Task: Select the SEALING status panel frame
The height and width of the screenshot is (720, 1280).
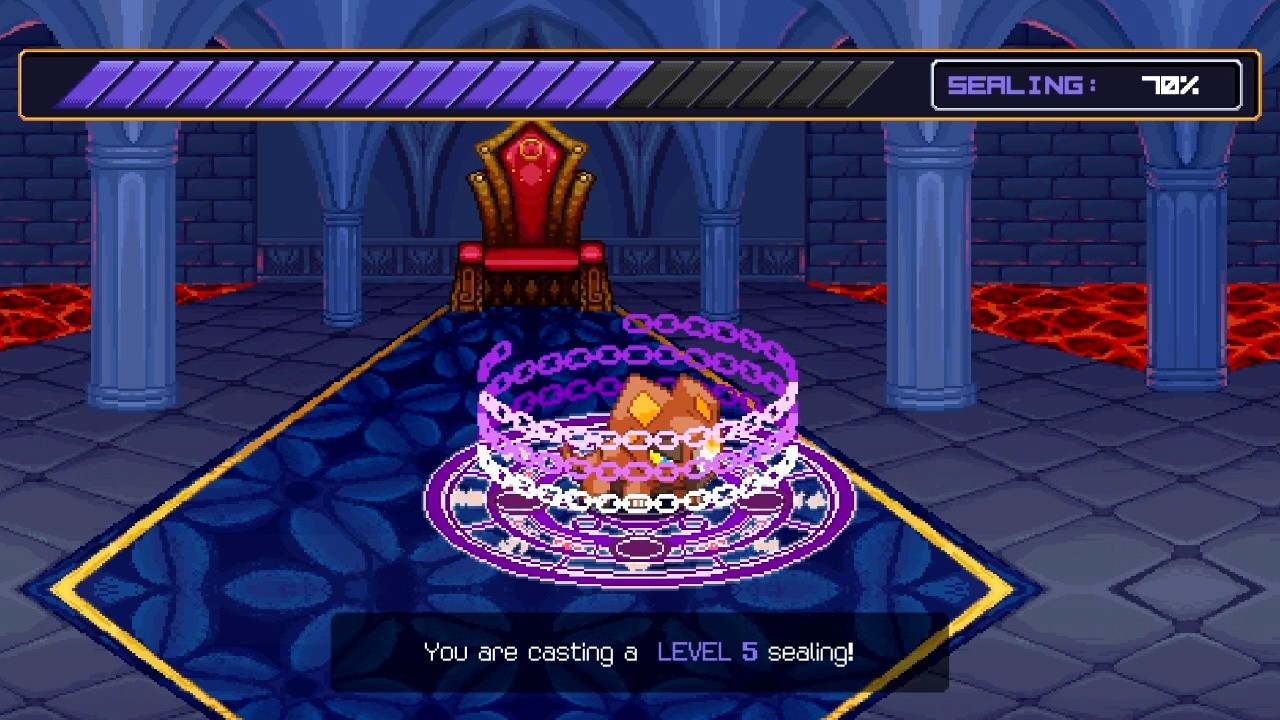Action: [1087, 86]
